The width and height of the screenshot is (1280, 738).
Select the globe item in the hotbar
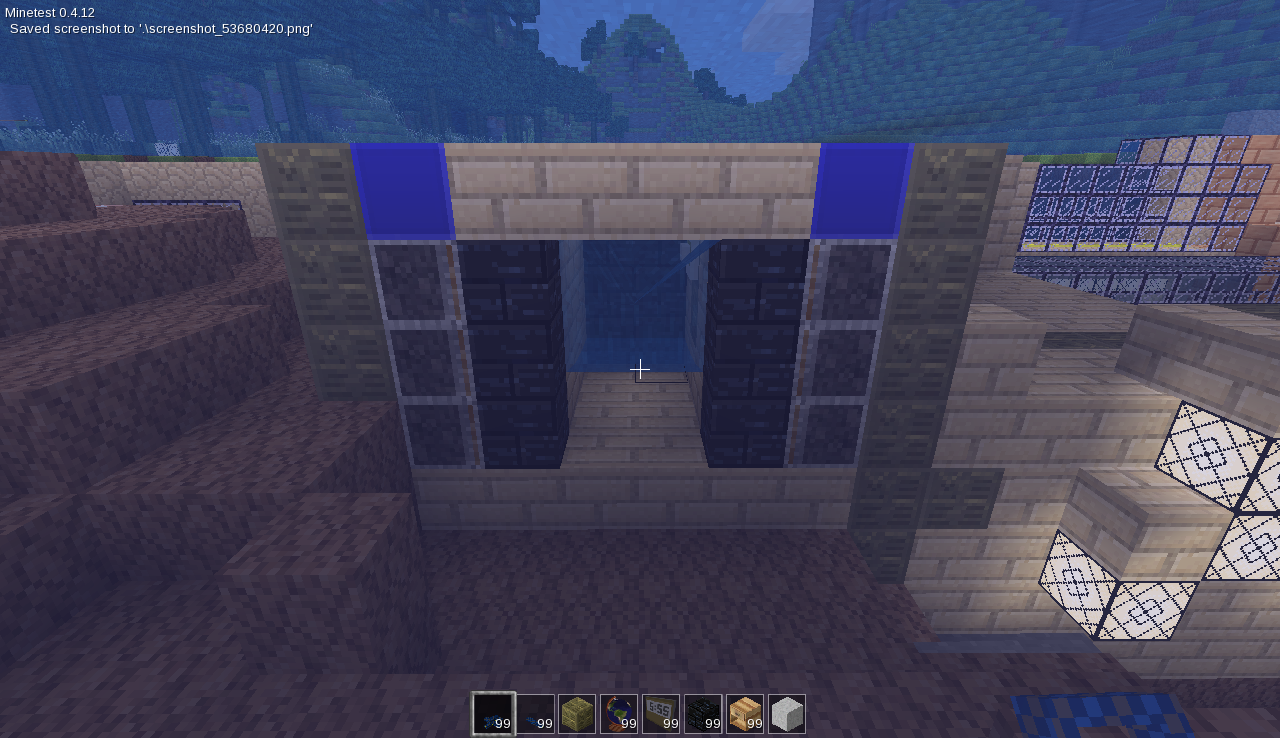click(x=618, y=712)
